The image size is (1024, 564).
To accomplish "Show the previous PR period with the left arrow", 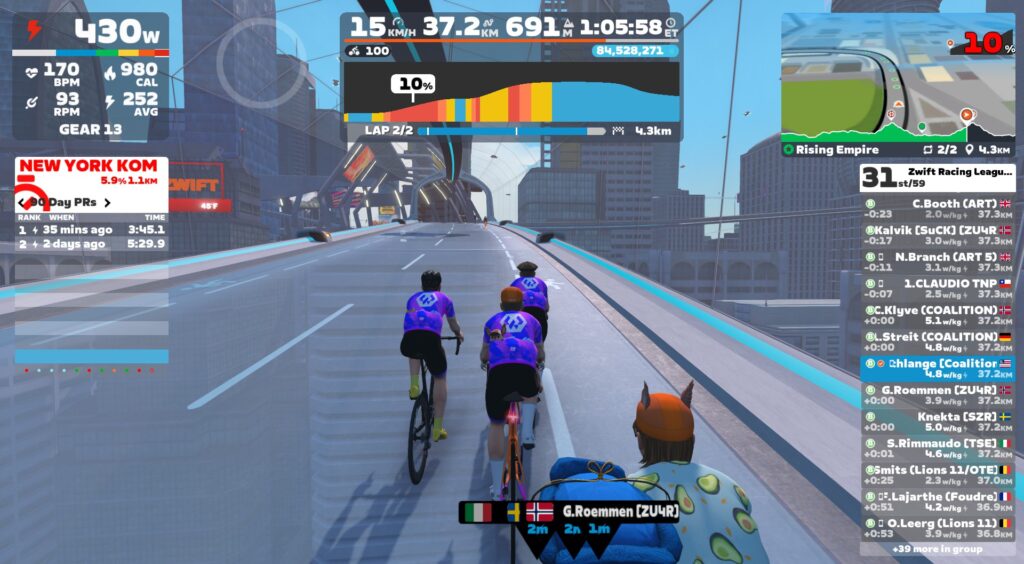I will pos(22,203).
